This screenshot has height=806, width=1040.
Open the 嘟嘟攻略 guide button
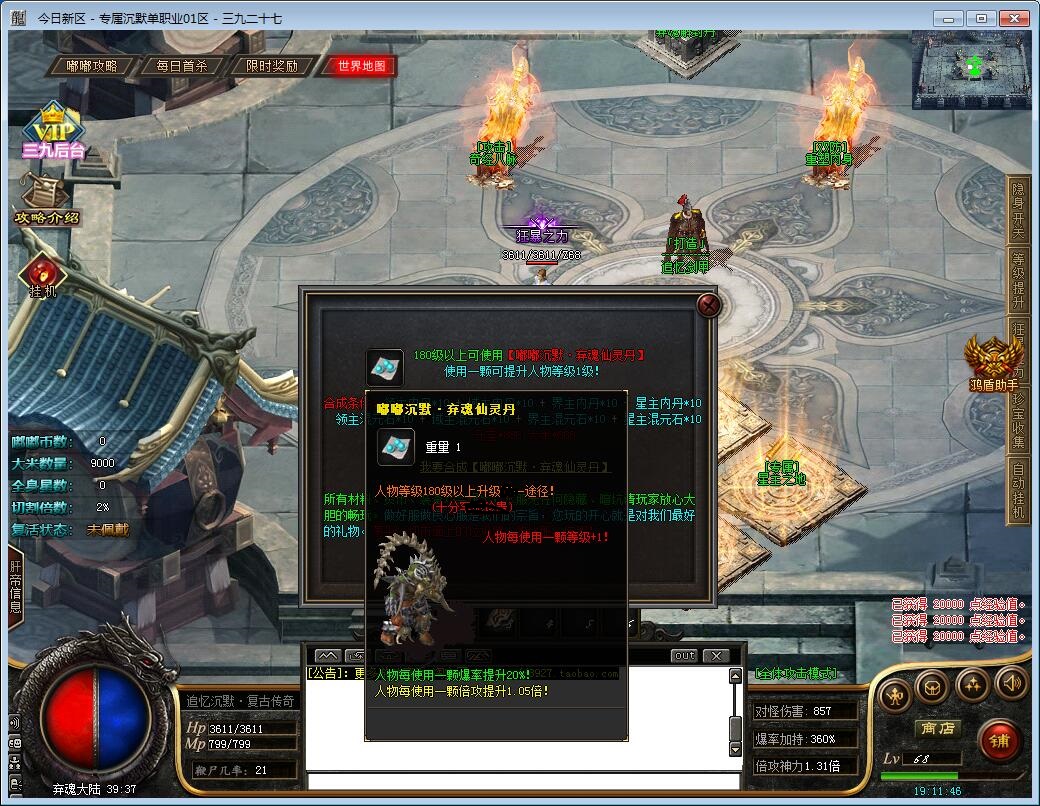point(91,66)
